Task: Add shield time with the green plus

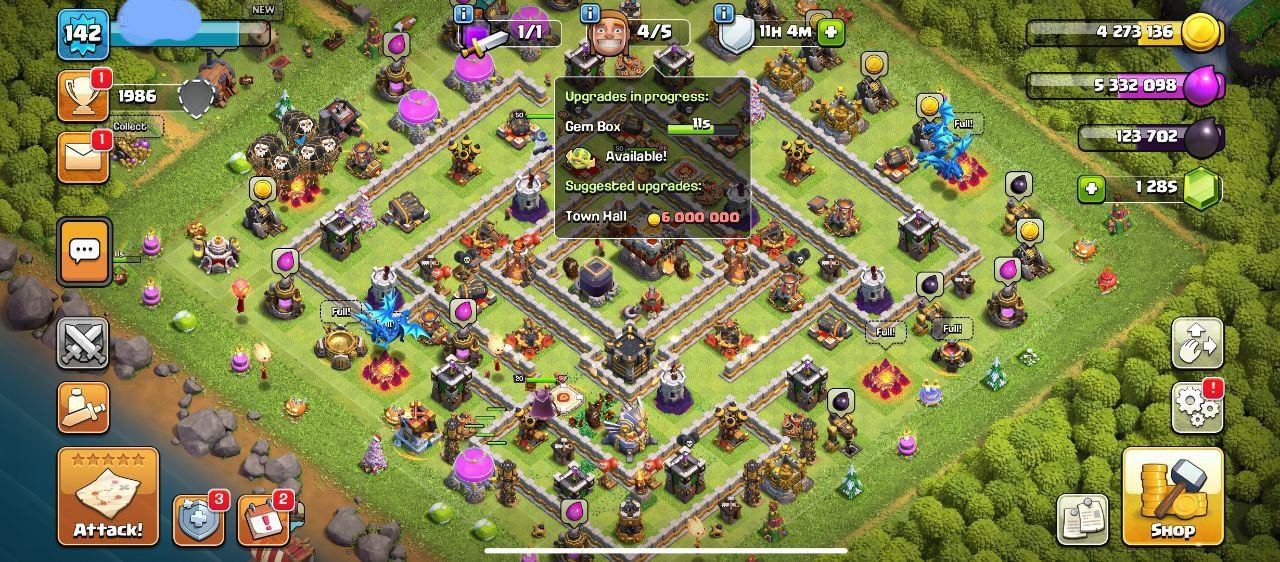Action: 831,32
